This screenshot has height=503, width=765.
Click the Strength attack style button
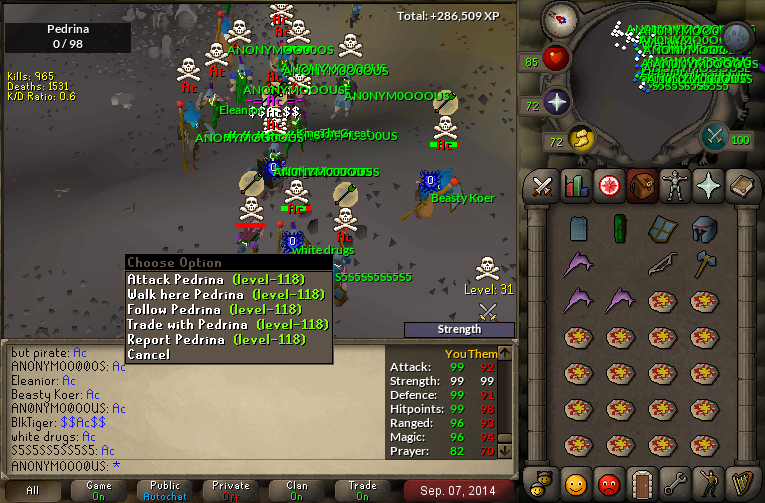(x=459, y=329)
